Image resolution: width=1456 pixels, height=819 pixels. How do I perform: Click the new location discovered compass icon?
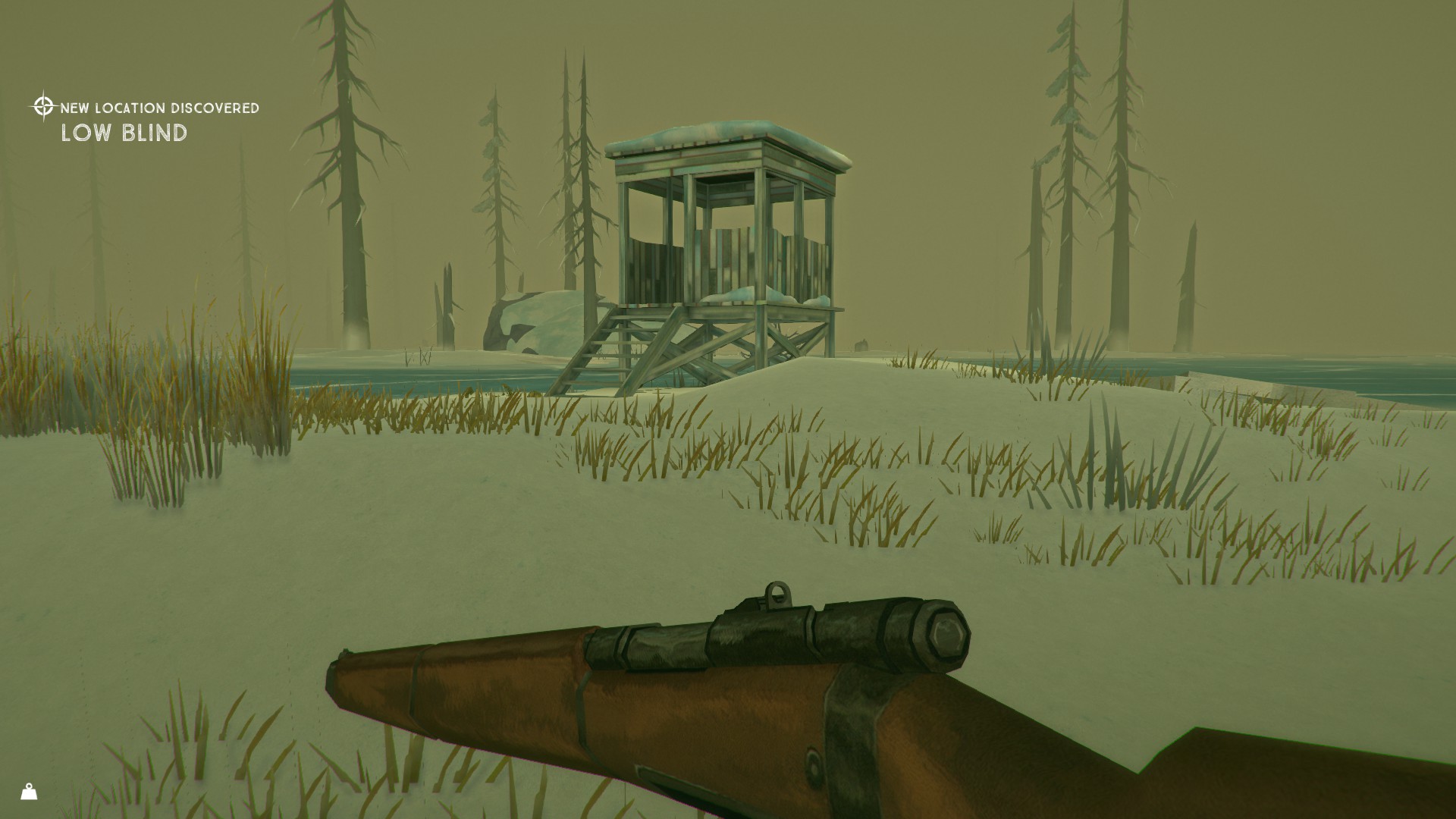coord(43,106)
